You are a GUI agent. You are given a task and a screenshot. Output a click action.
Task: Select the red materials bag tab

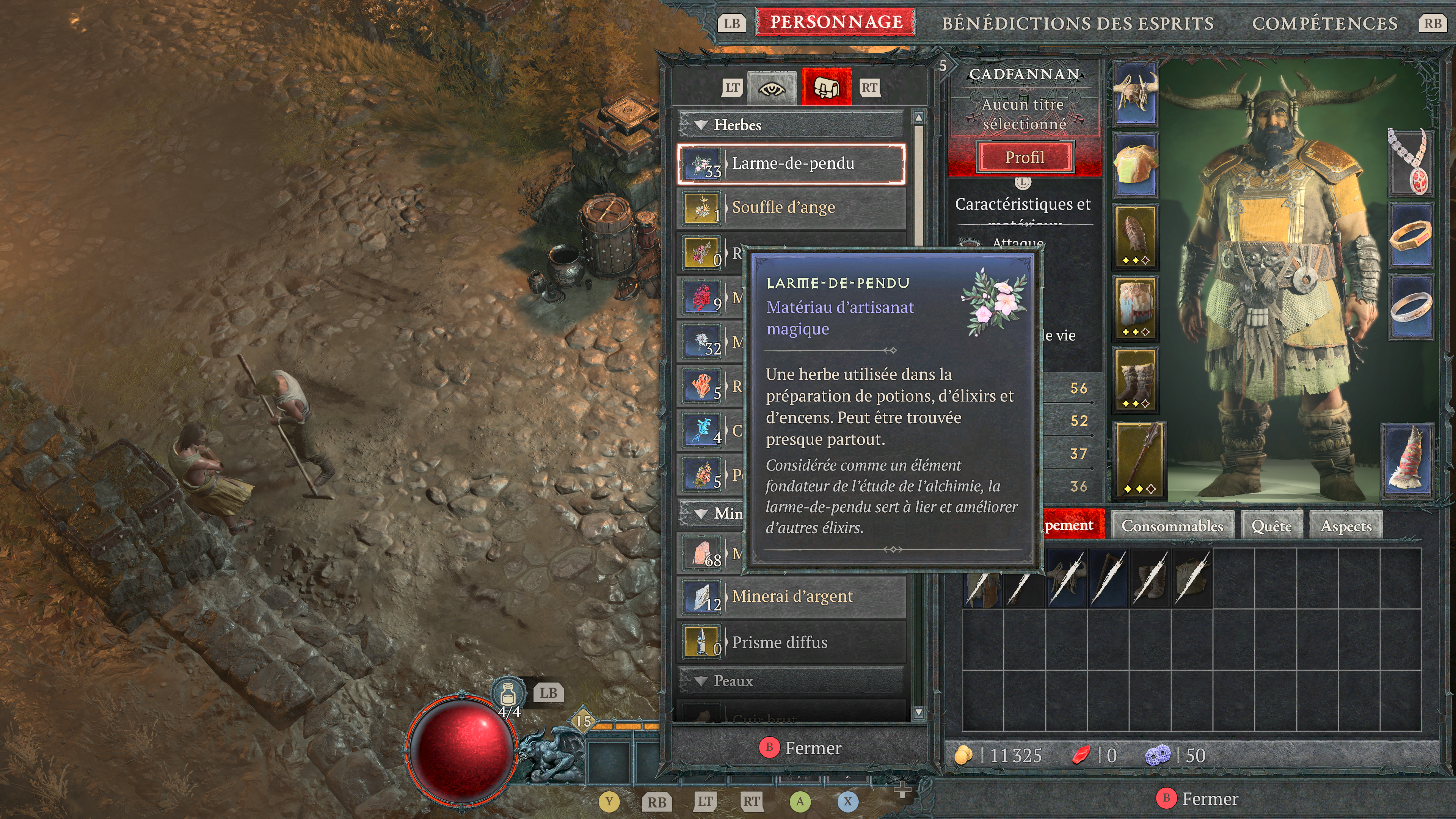(x=826, y=88)
